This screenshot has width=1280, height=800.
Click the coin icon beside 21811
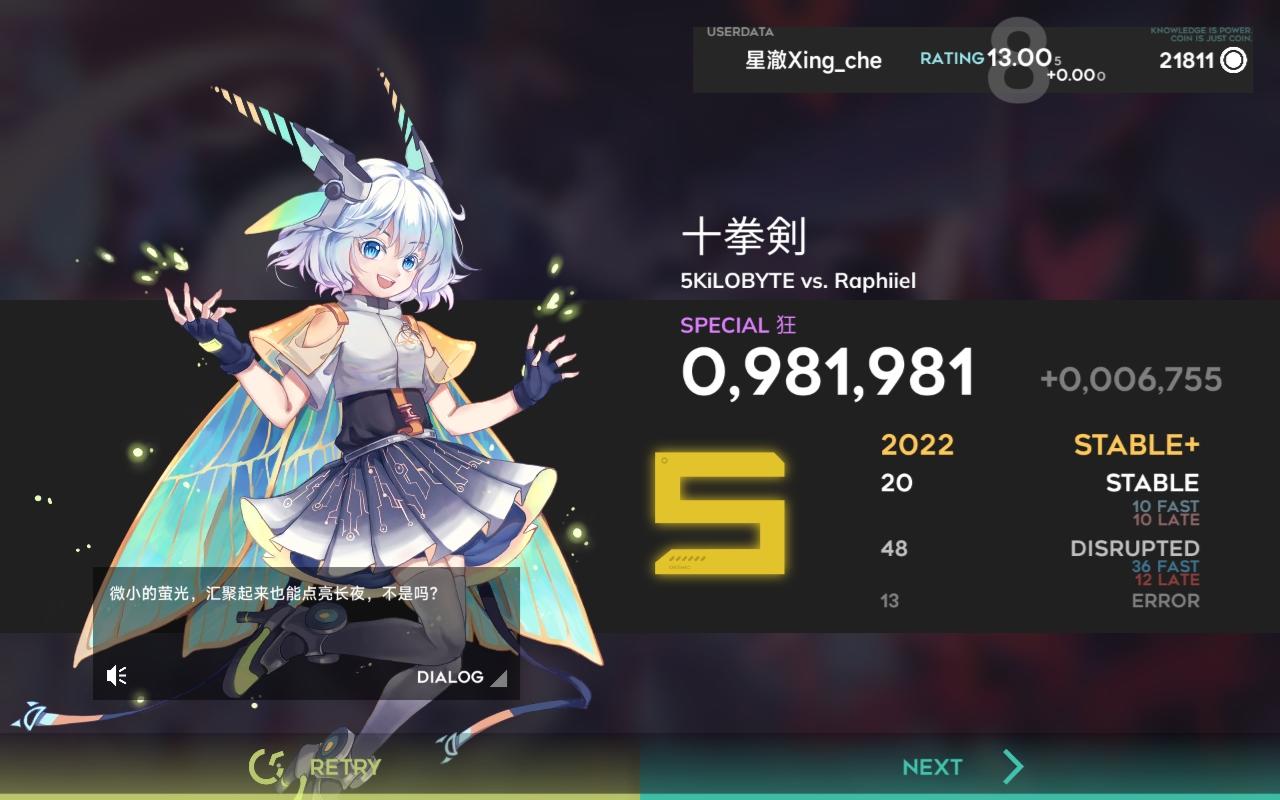1233,60
